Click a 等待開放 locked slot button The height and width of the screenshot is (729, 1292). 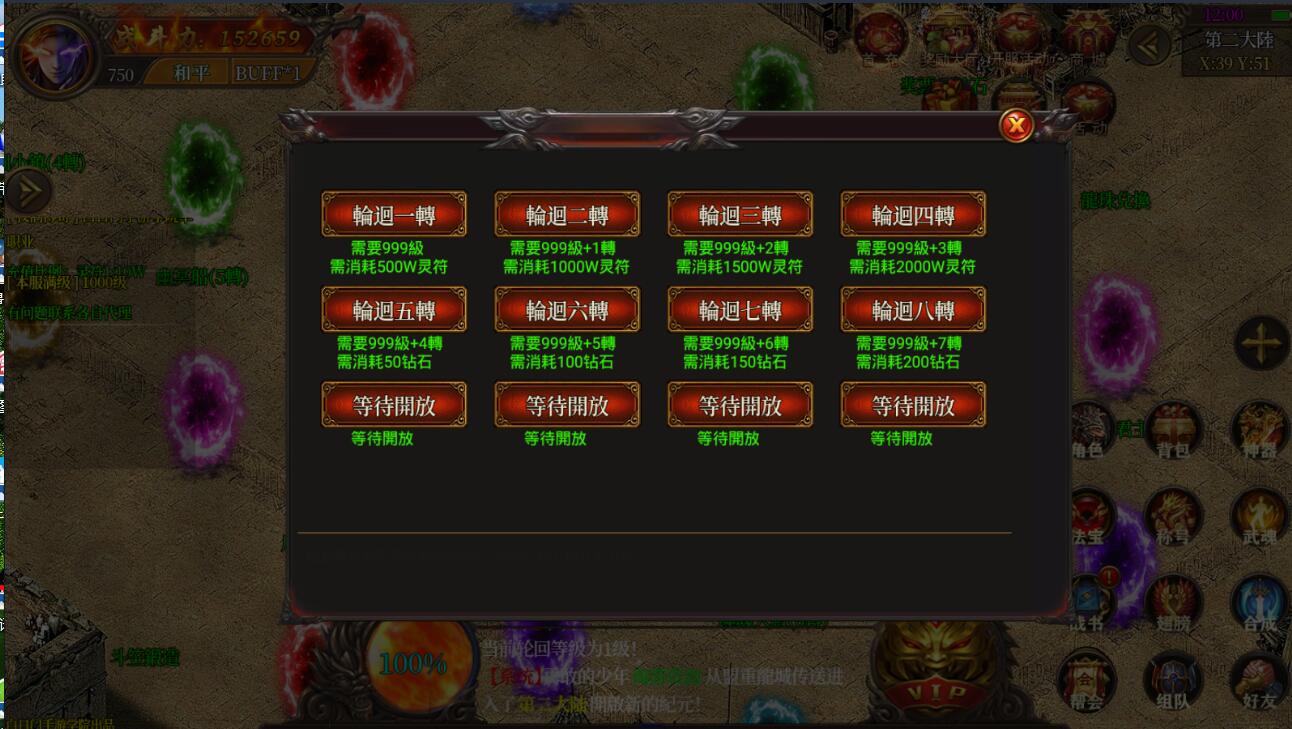click(x=393, y=404)
